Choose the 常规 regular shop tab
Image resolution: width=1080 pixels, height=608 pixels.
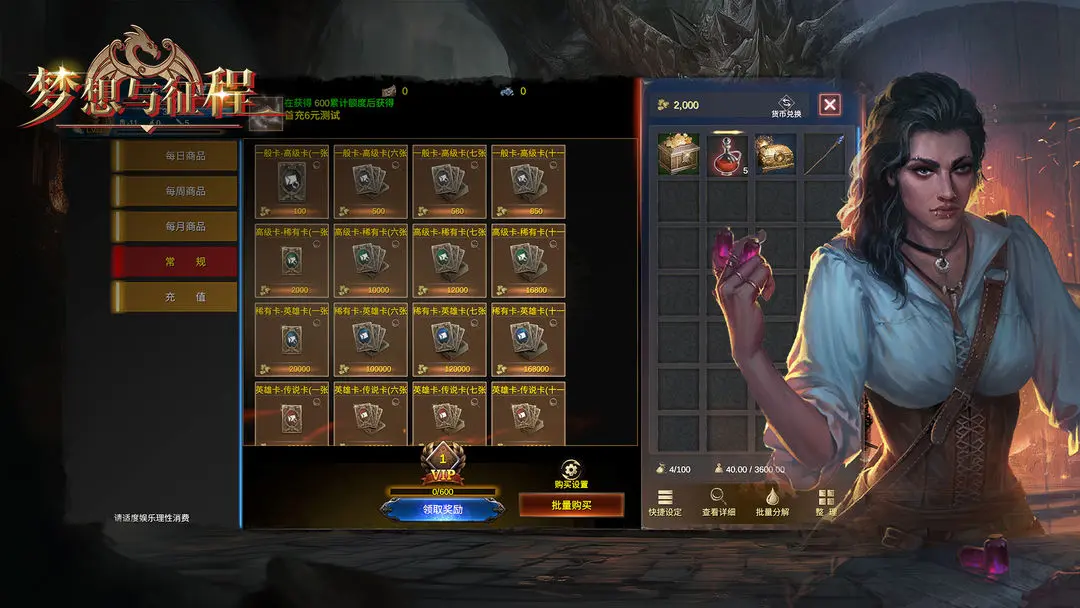click(x=174, y=262)
